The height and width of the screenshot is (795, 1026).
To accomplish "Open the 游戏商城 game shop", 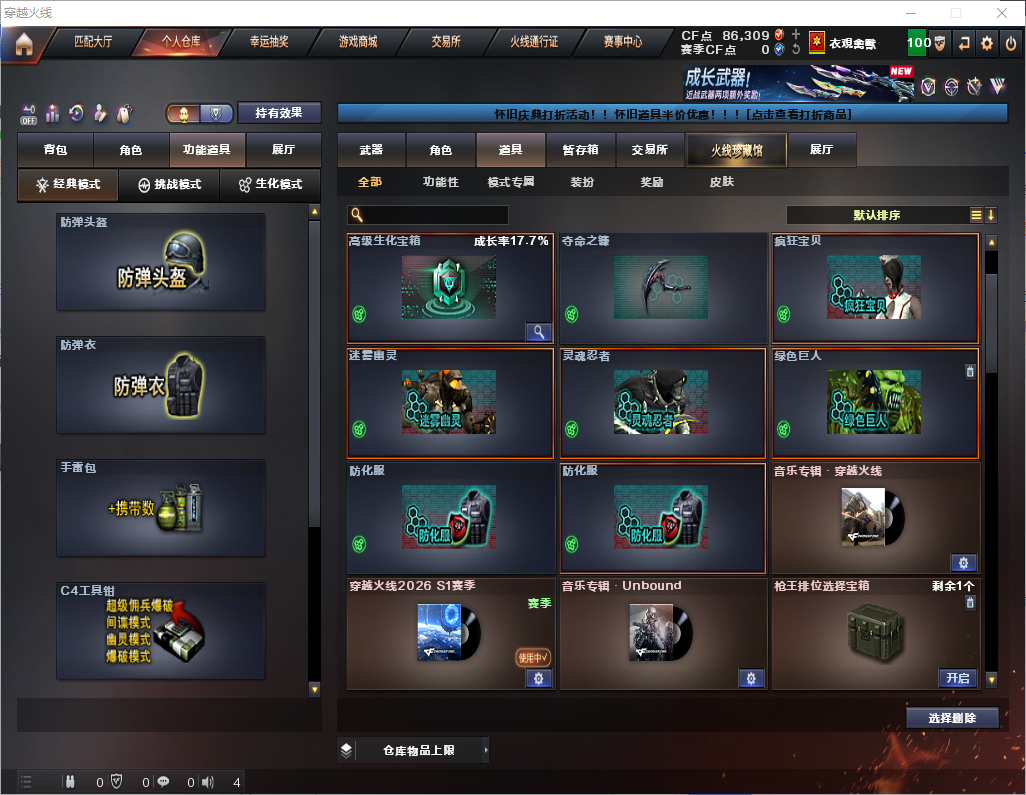I will (357, 43).
